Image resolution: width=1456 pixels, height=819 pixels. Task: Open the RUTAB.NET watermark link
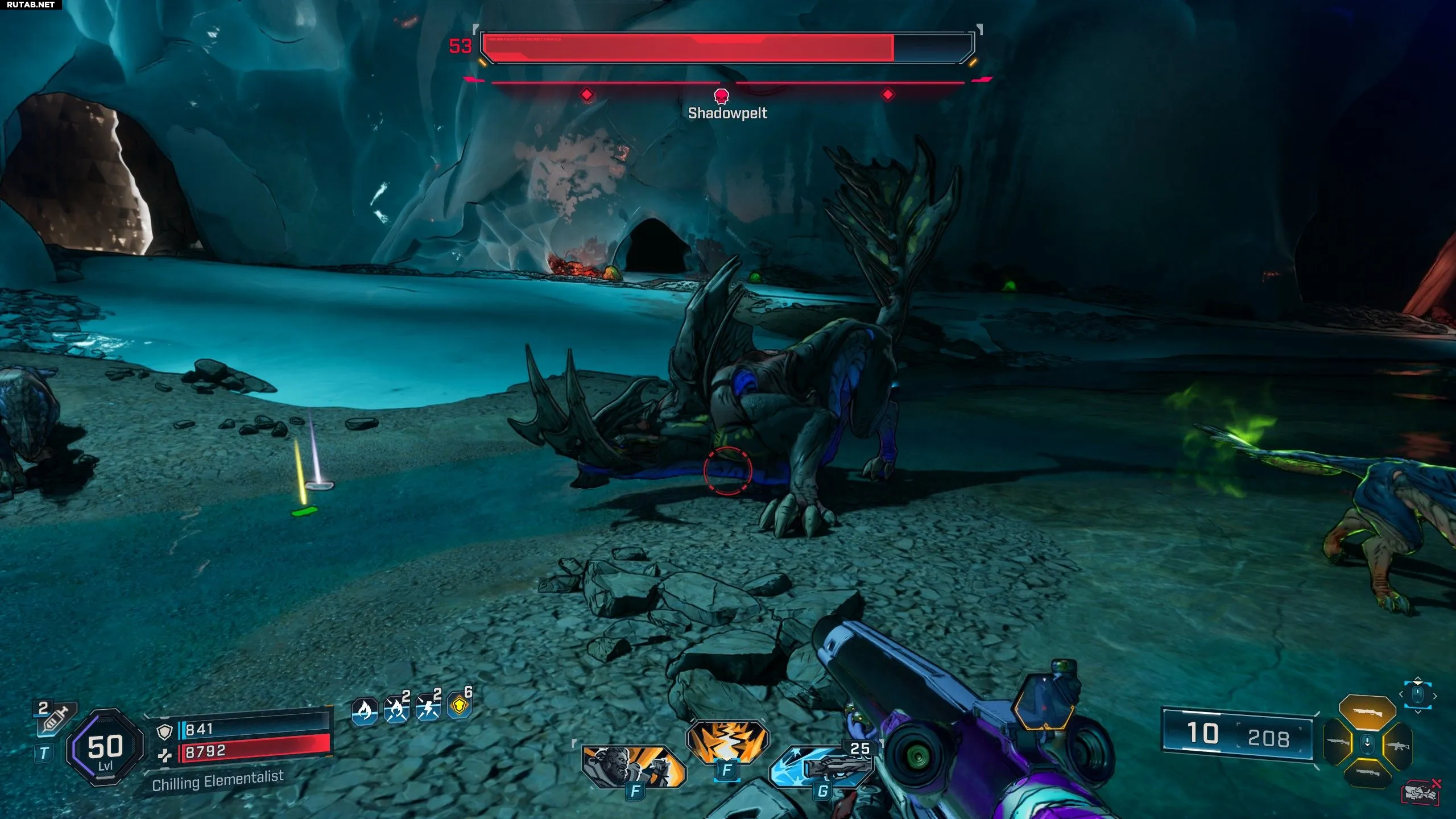[31, 5]
